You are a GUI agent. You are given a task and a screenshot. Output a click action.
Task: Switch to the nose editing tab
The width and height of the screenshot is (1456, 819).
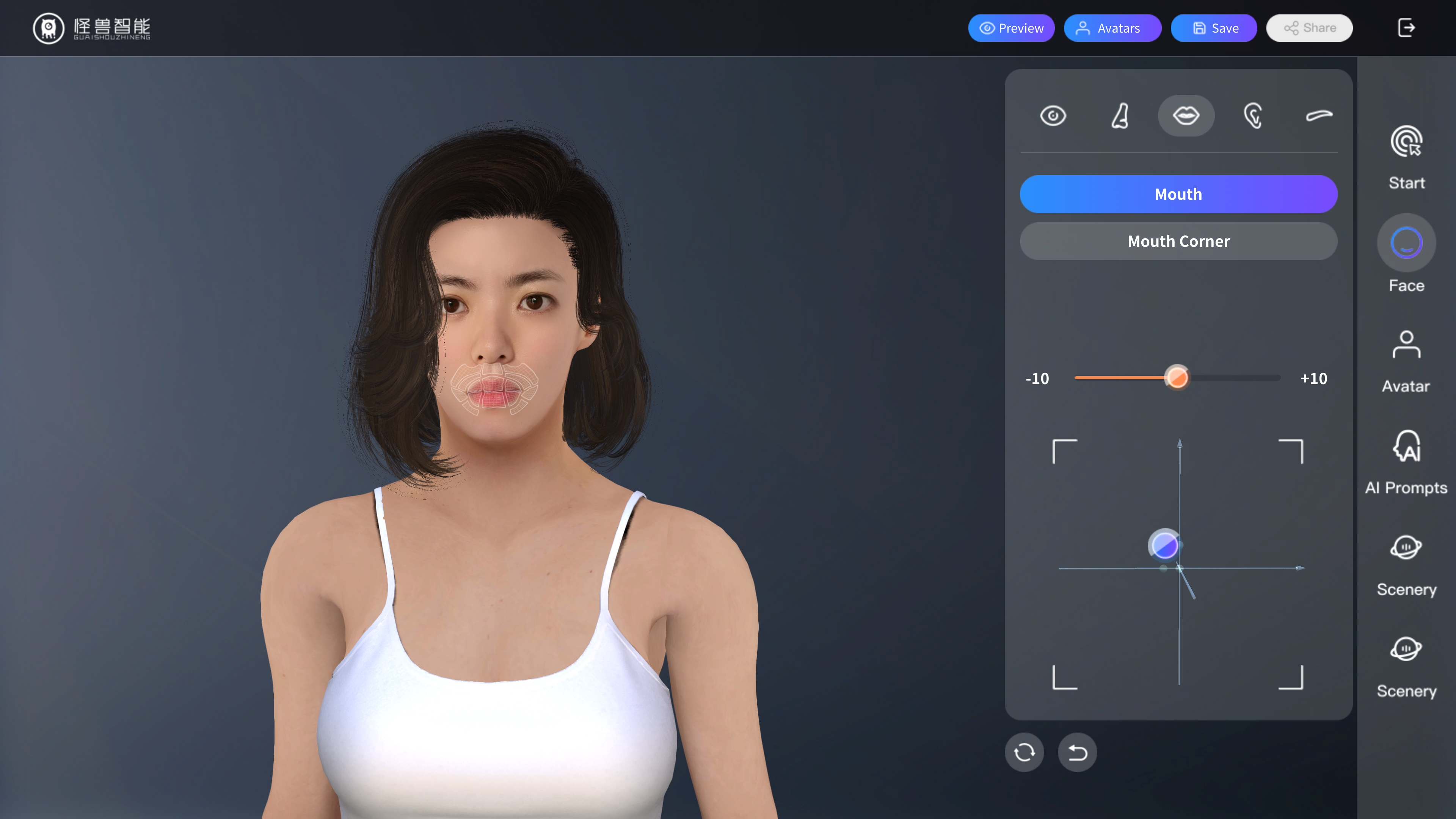[x=1120, y=116]
